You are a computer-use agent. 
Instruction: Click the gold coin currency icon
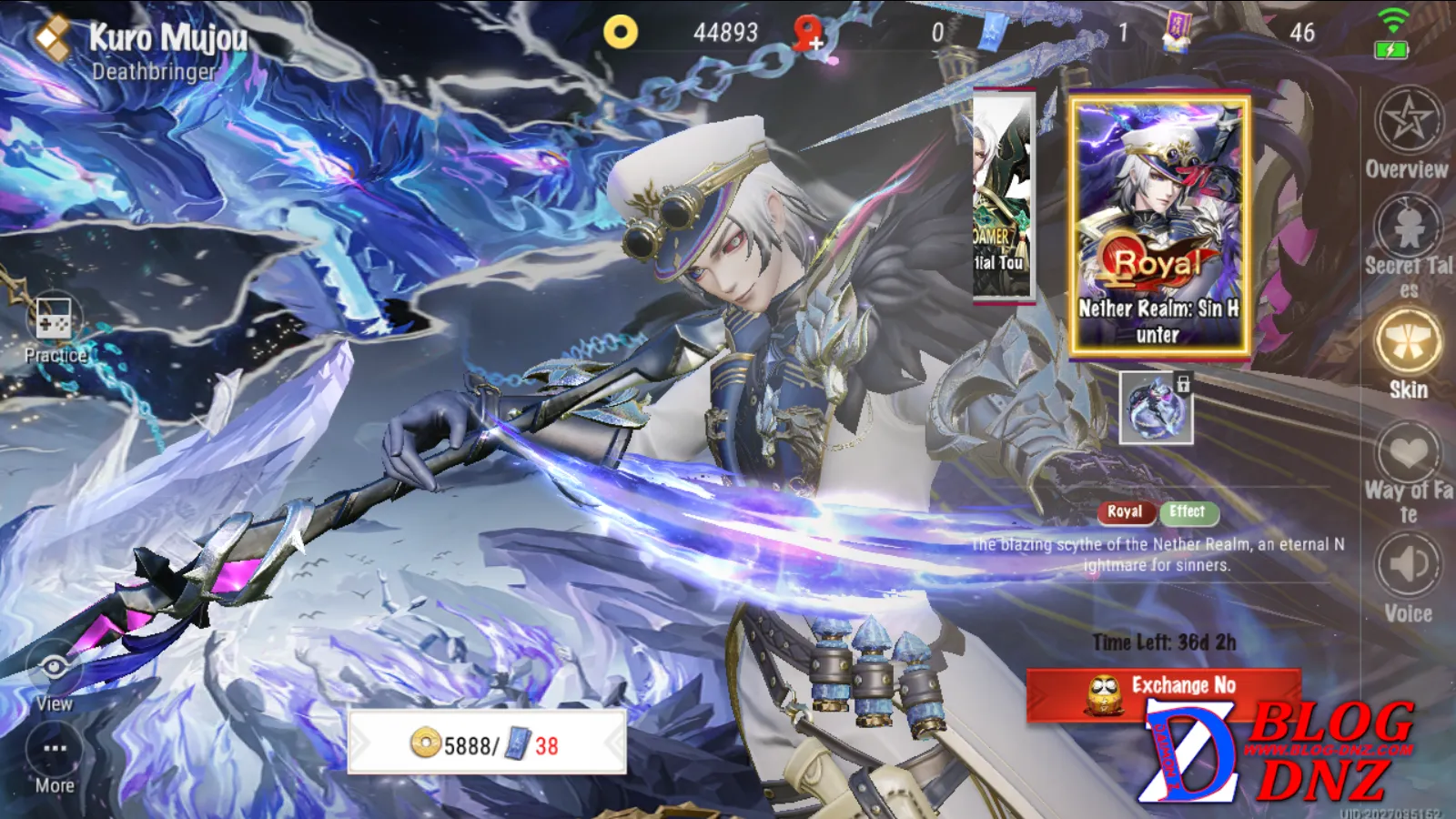pyautogui.click(x=621, y=33)
